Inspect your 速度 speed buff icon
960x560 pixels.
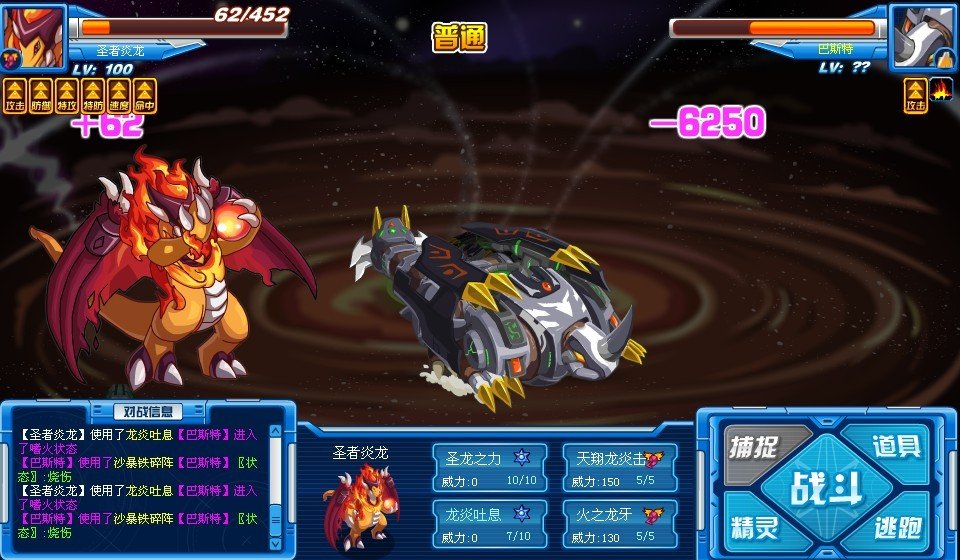point(119,96)
